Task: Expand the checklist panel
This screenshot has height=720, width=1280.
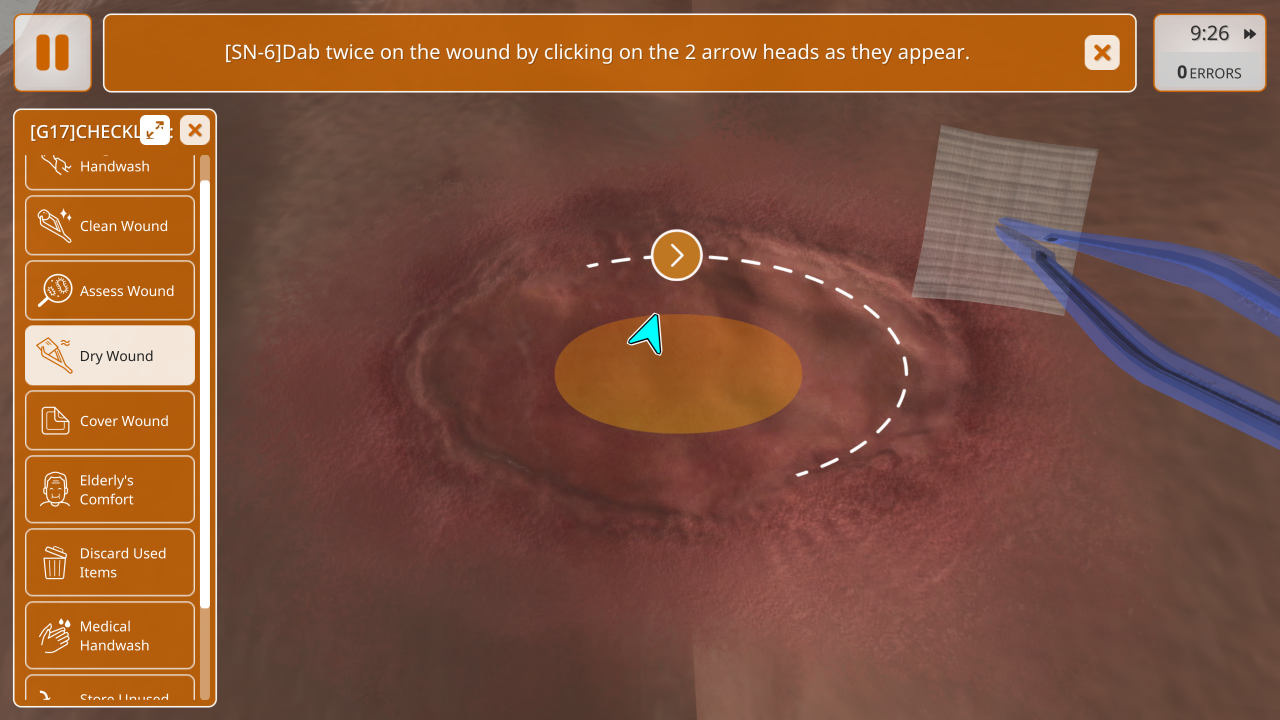Action: tap(155, 130)
